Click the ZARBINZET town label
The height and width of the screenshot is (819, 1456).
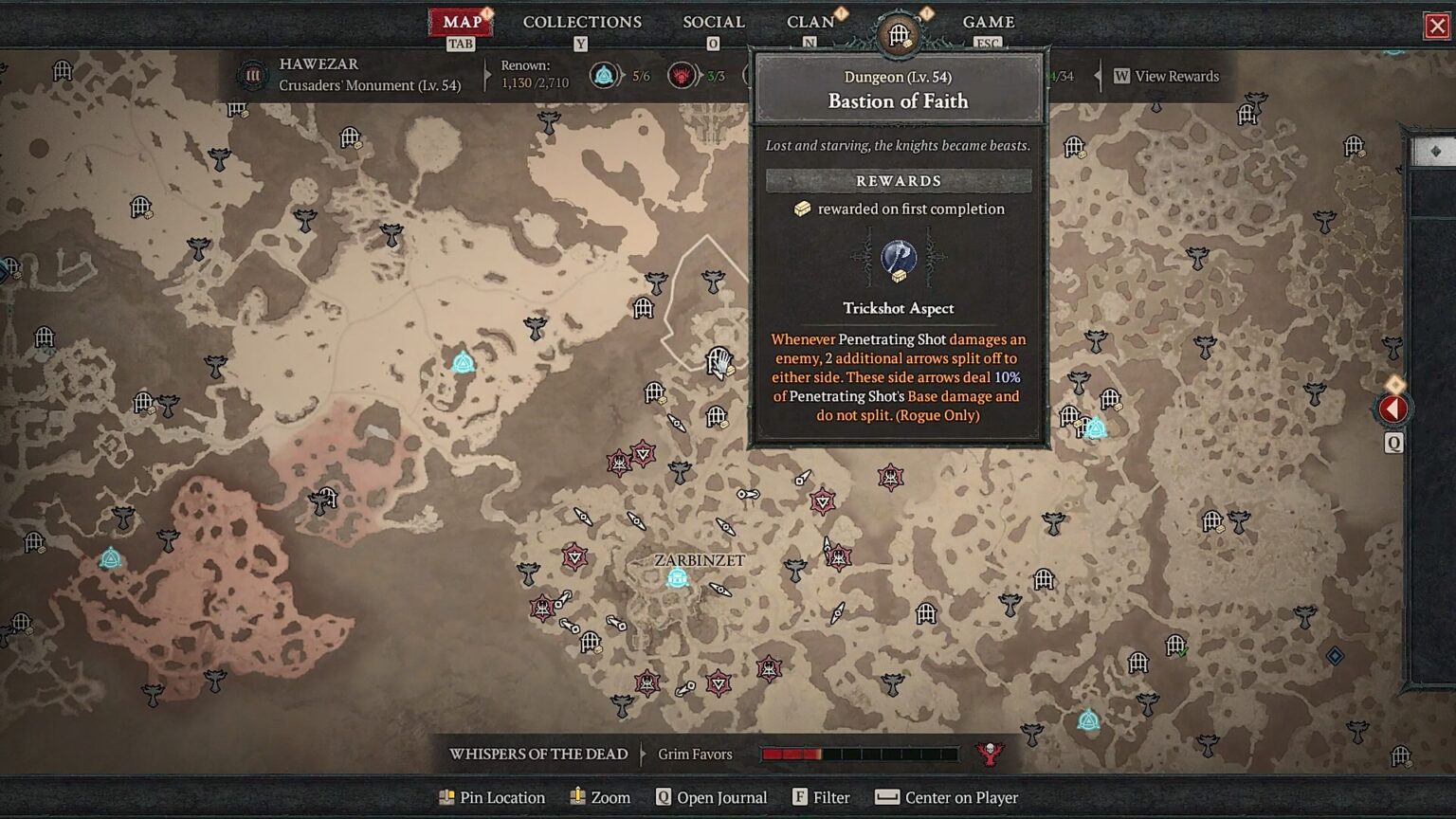(699, 560)
